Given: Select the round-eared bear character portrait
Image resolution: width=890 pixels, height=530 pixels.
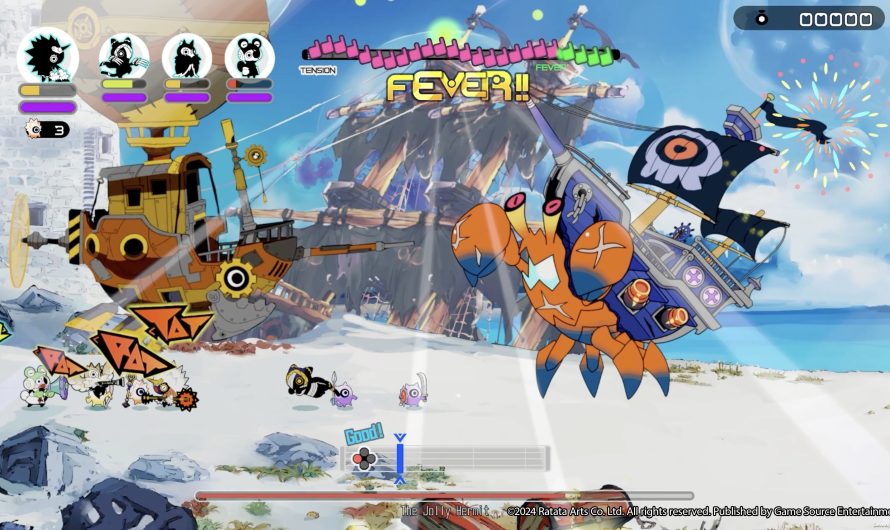Looking at the screenshot, I should click(x=249, y=56).
